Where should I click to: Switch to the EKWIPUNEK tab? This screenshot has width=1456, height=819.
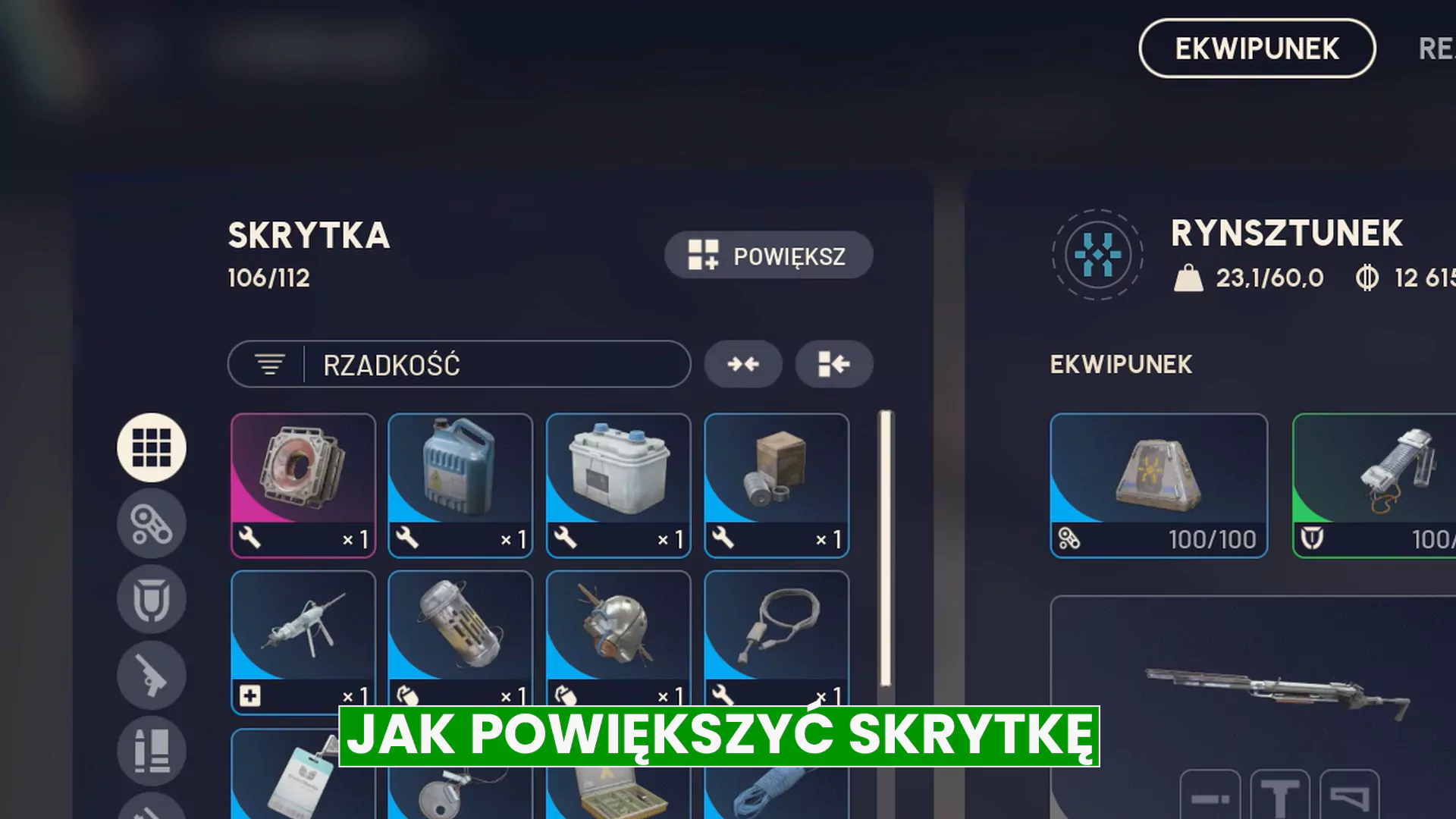tap(1256, 49)
